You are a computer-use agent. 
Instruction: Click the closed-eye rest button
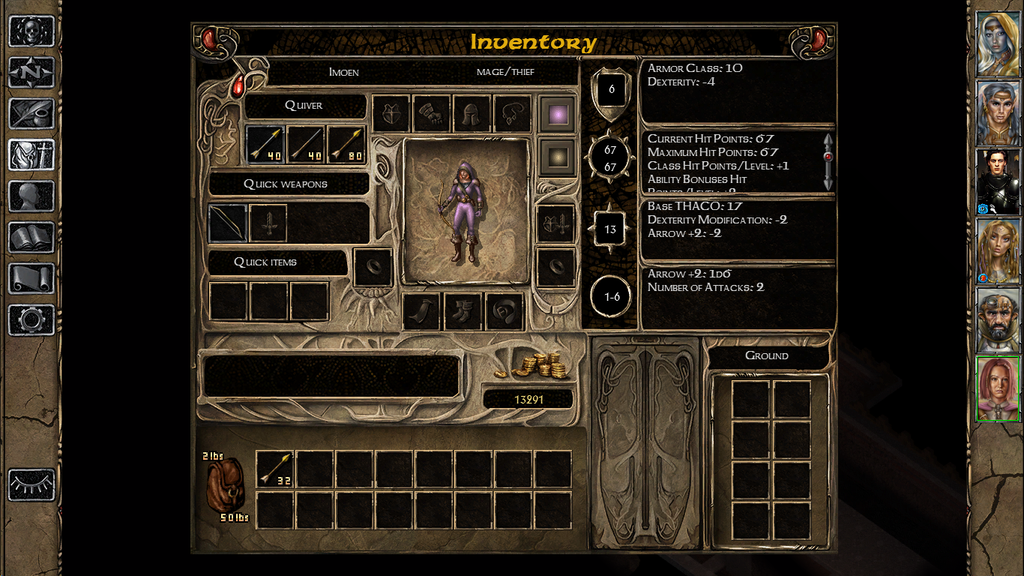coord(31,485)
